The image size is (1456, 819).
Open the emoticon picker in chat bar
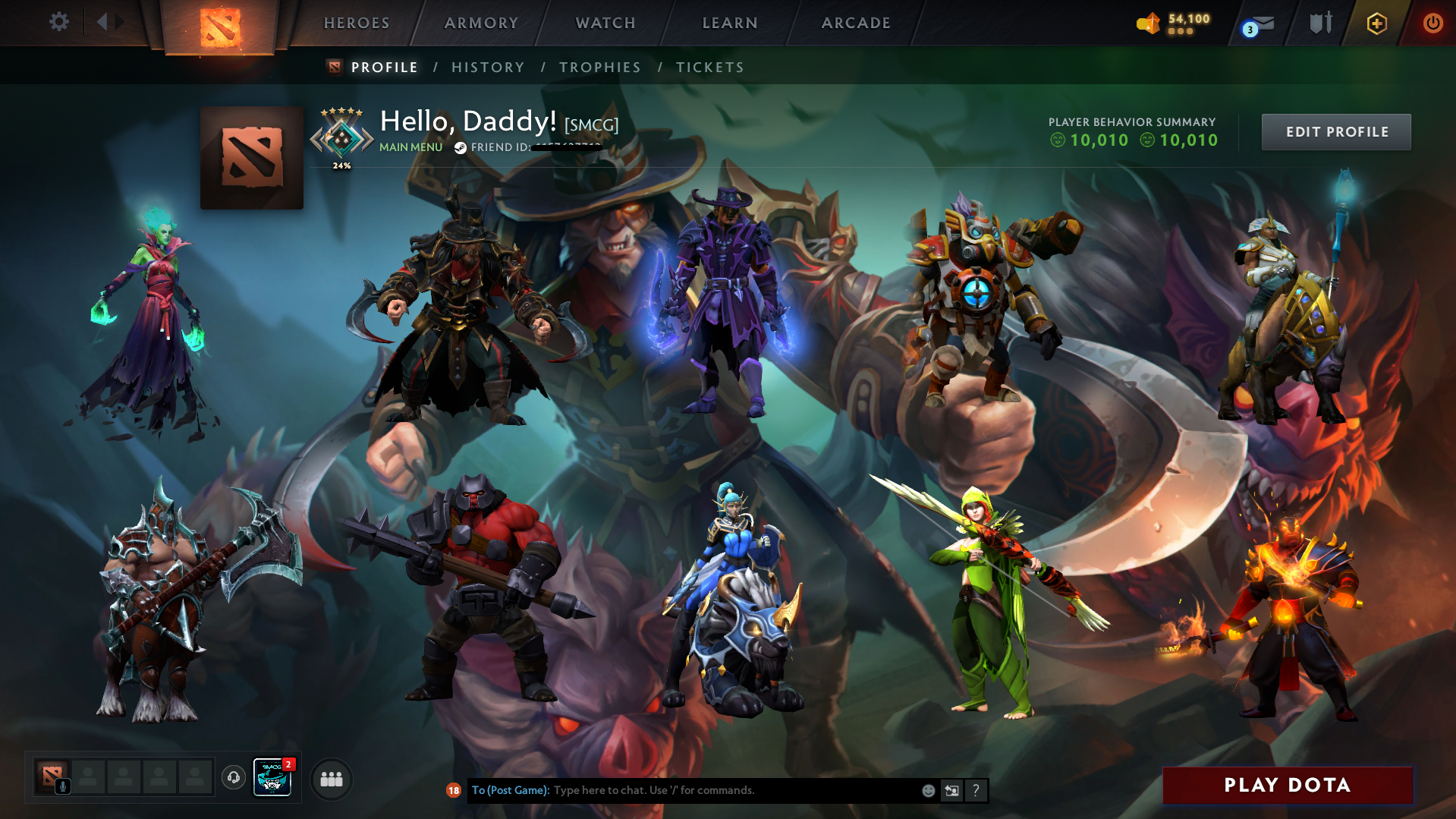click(928, 790)
